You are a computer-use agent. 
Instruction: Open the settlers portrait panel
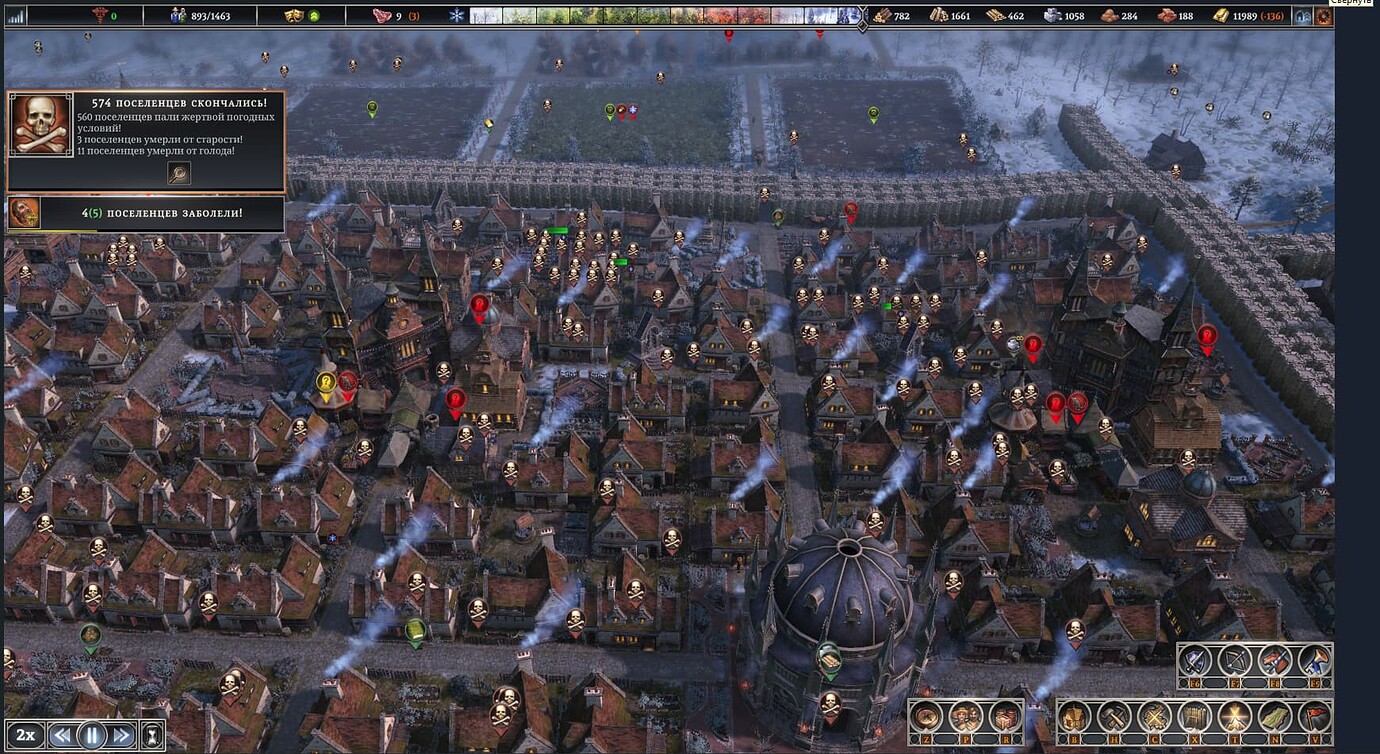pyautogui.click(x=965, y=717)
